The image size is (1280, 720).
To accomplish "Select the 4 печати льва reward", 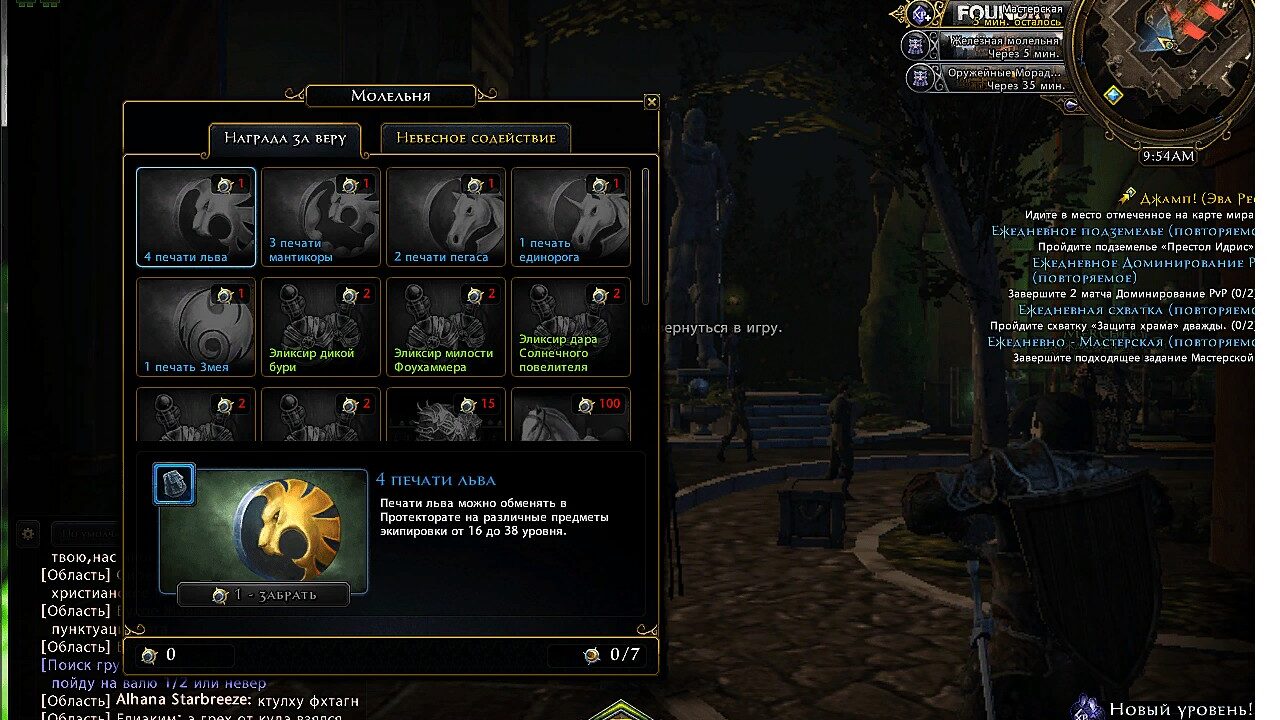I will [196, 217].
